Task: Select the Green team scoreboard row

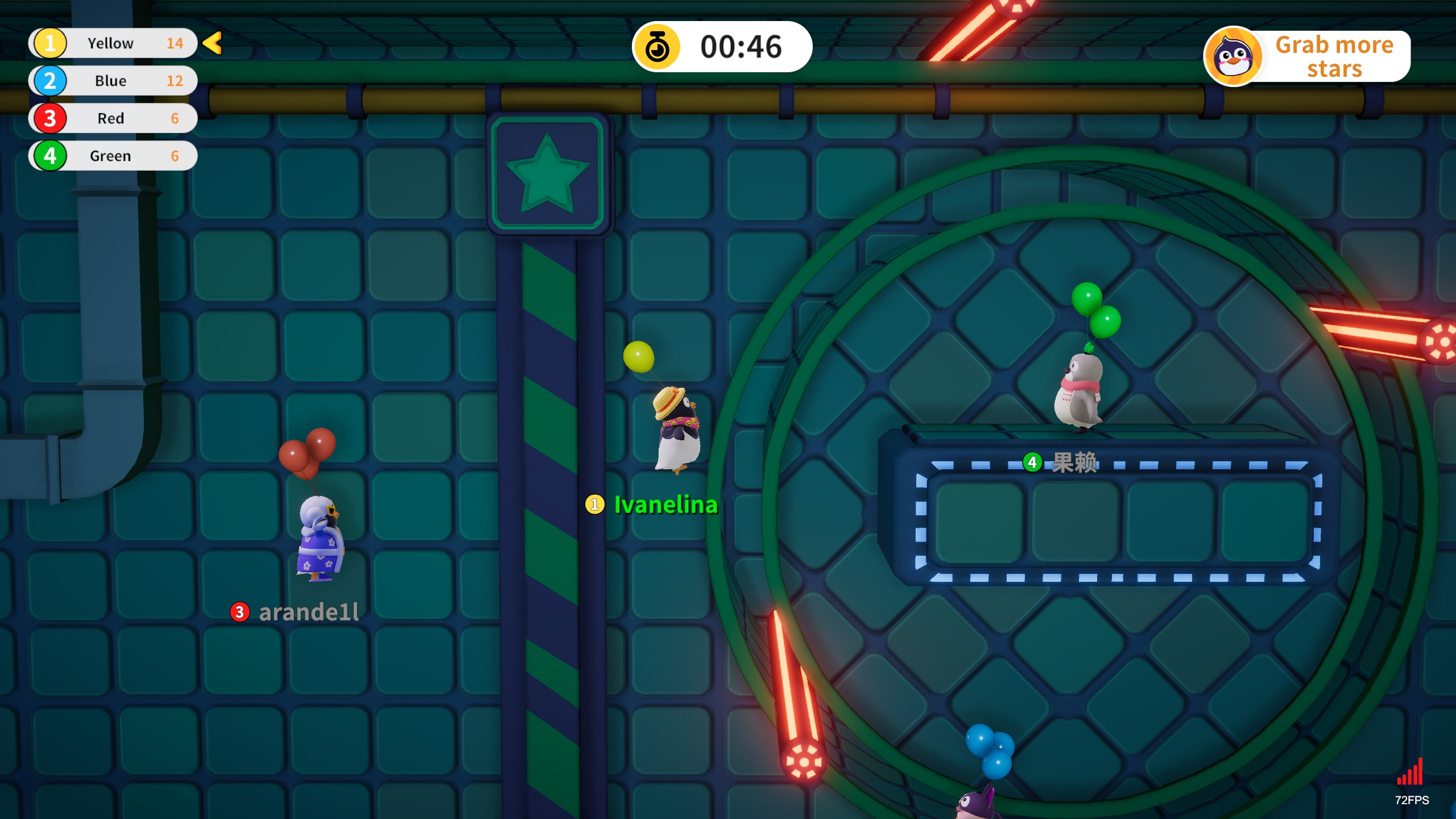Action: coord(113,156)
